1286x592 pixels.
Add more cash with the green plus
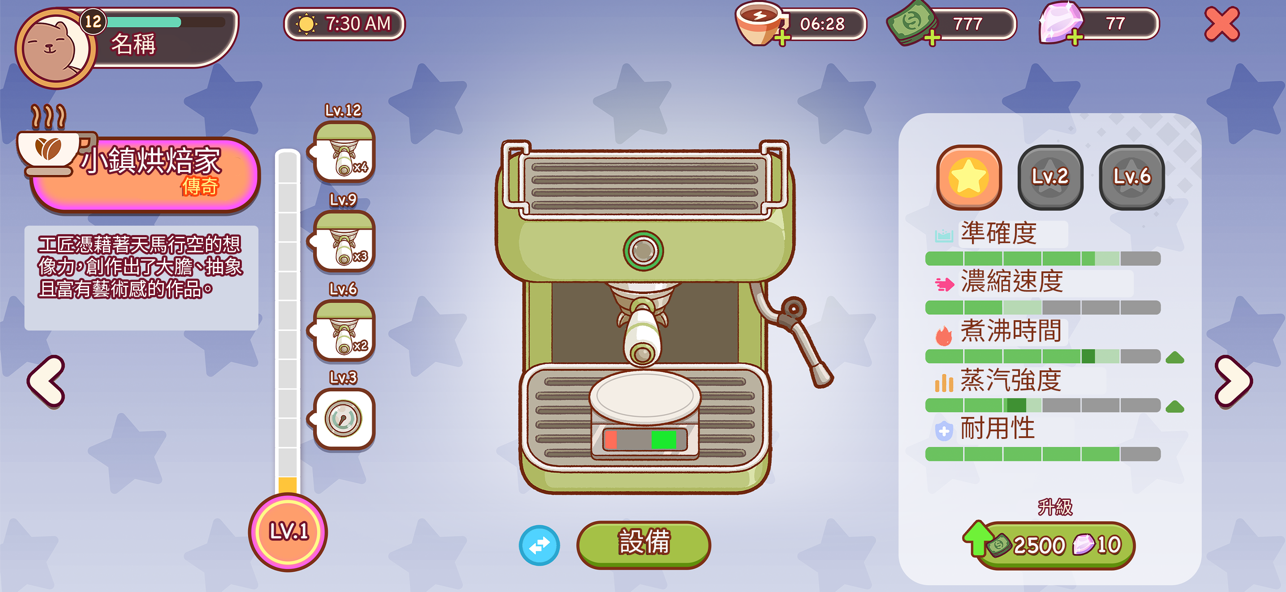932,38
